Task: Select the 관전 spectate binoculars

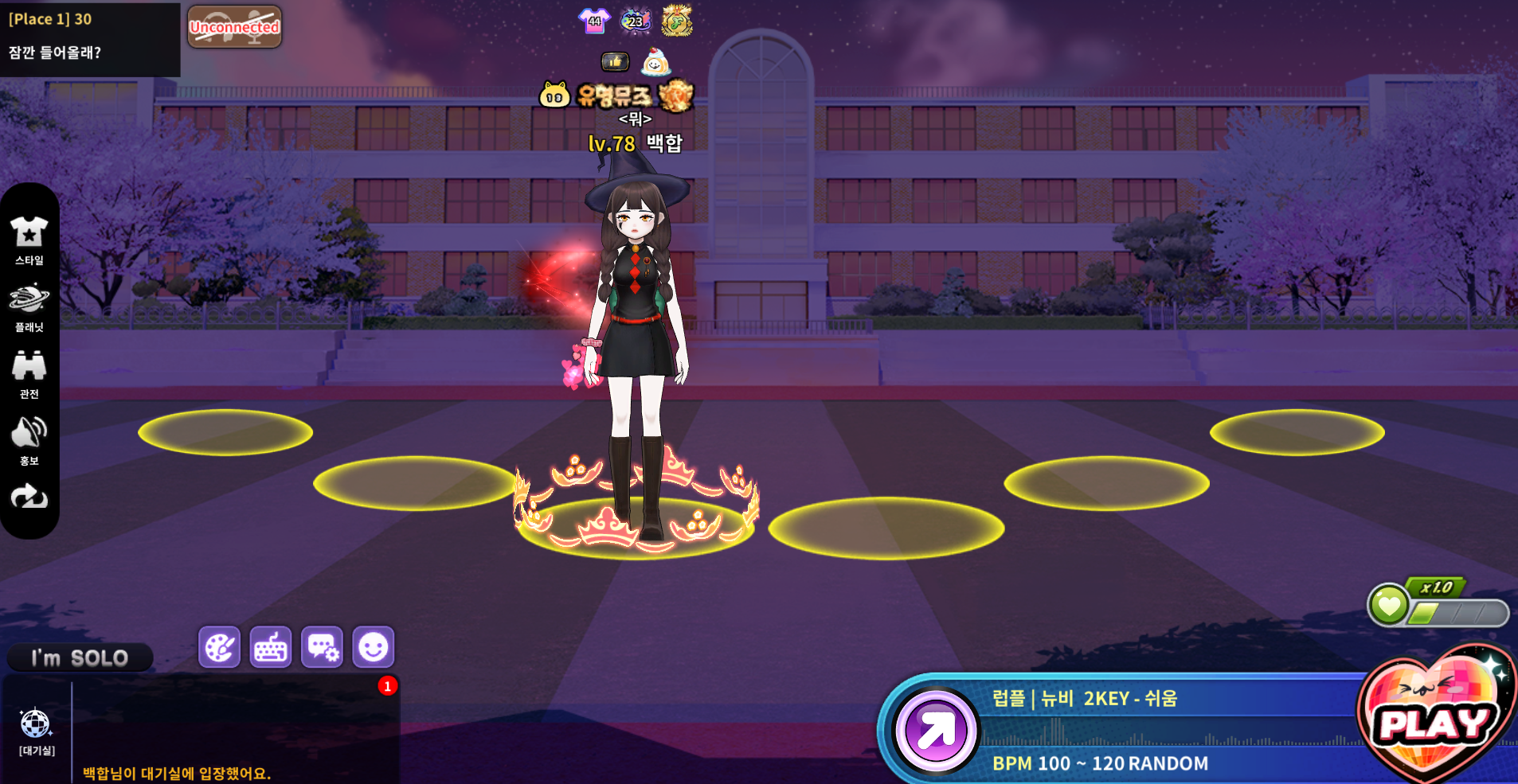Action: click(x=29, y=374)
